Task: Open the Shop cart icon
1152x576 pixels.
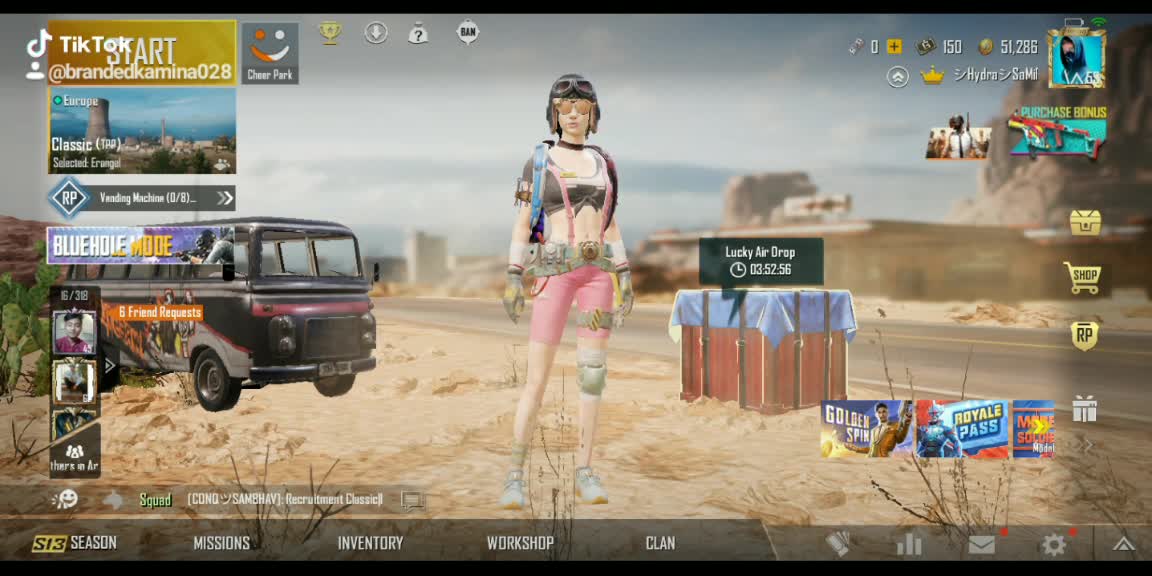Action: click(x=1084, y=277)
